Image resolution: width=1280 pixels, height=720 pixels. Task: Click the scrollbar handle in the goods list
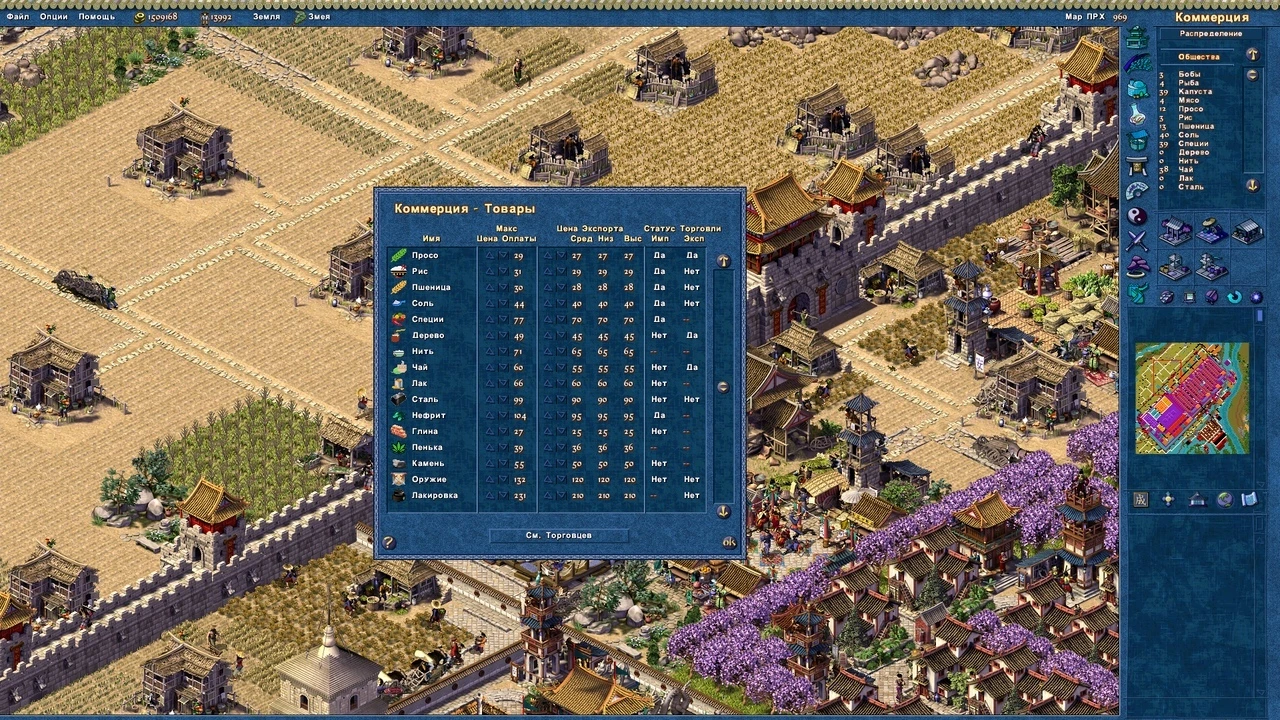[x=721, y=385]
